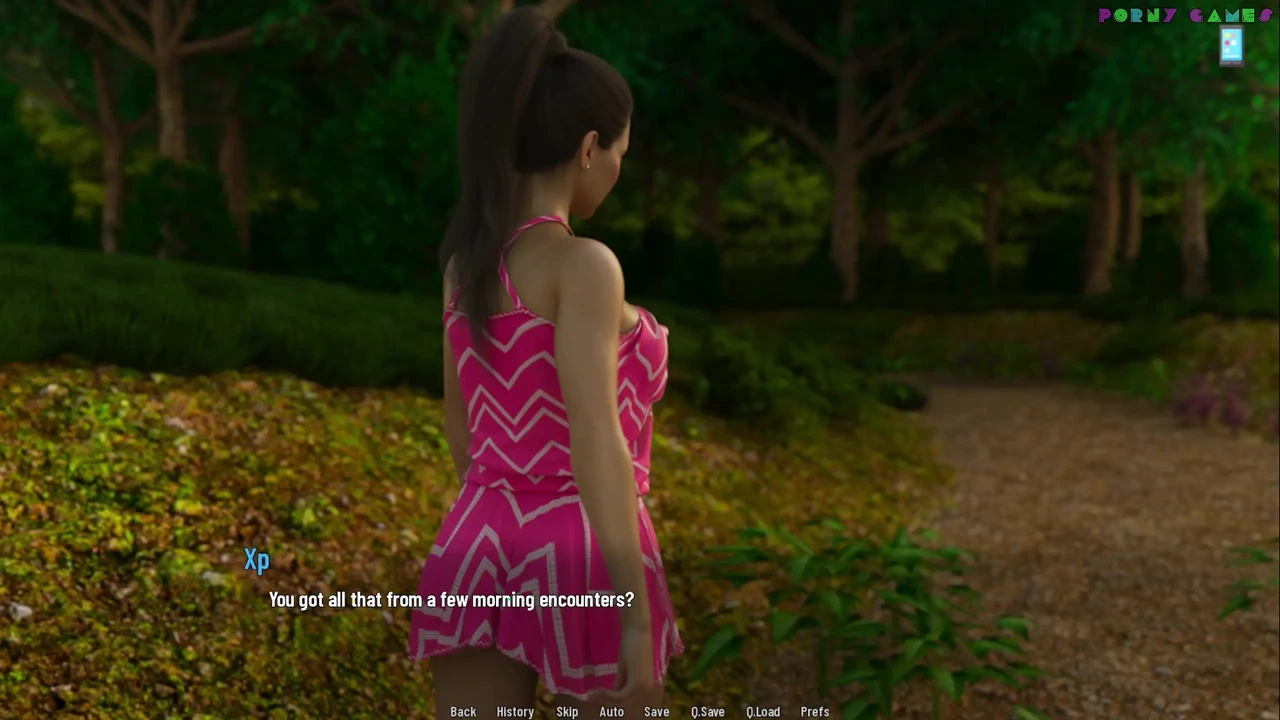1280x720 pixels.
Task: Go Back to the previous dialogue line
Action: pos(463,712)
